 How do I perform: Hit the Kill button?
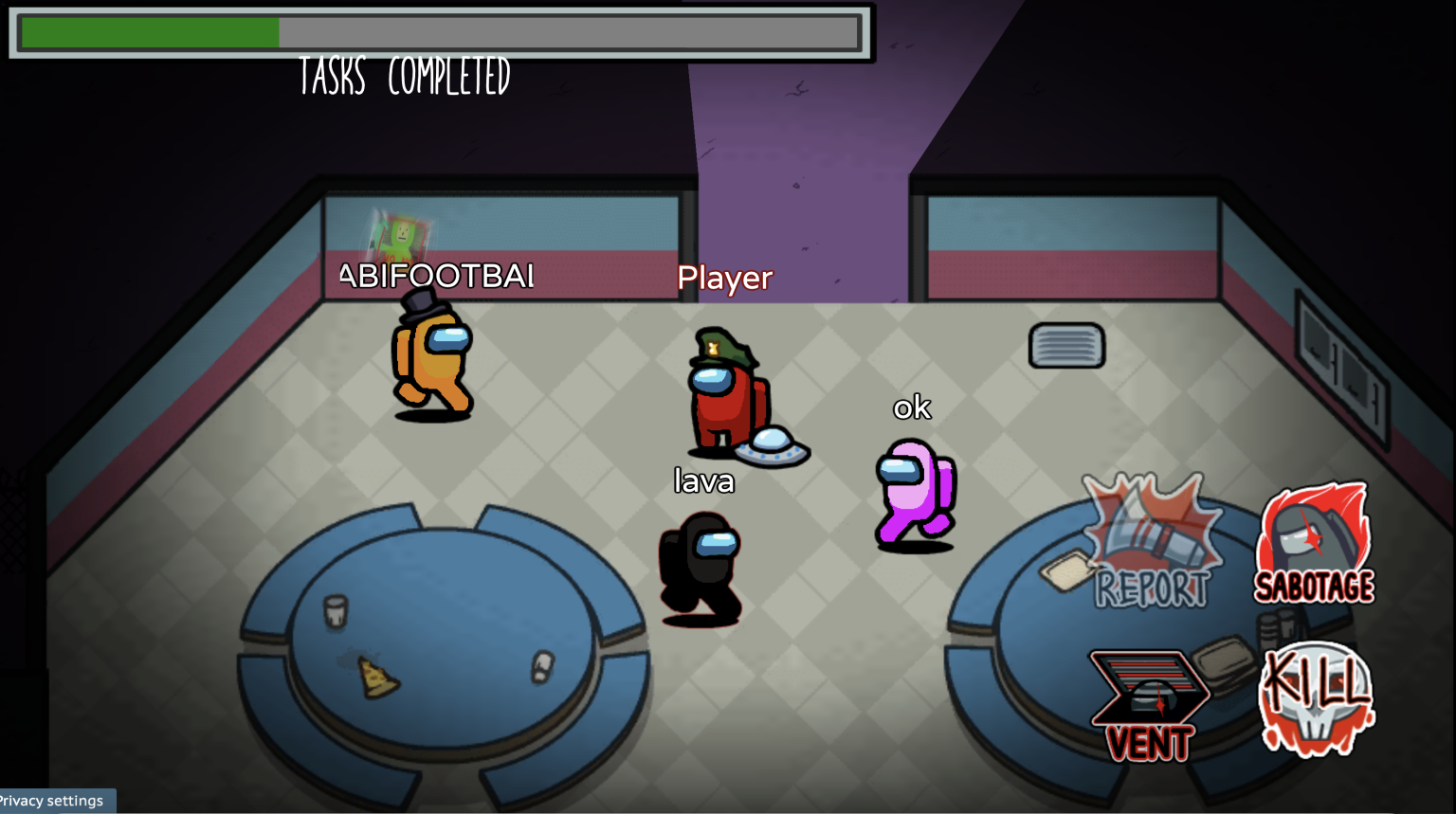coord(1316,698)
